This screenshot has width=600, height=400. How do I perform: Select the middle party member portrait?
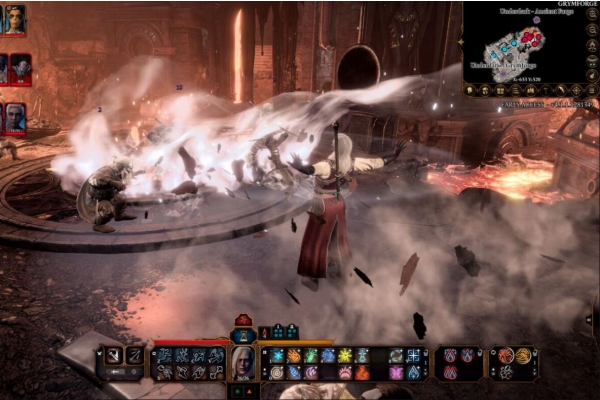pos(19,69)
